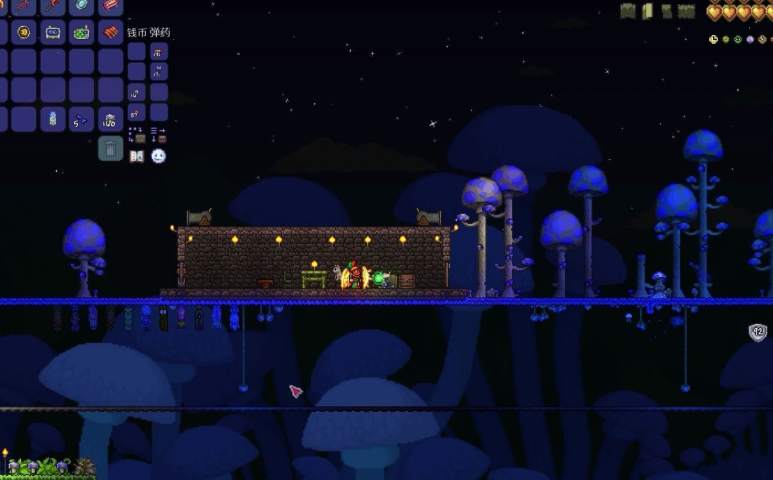This screenshot has width=773, height=480.
Task: Open the emote face button
Action: point(158,156)
